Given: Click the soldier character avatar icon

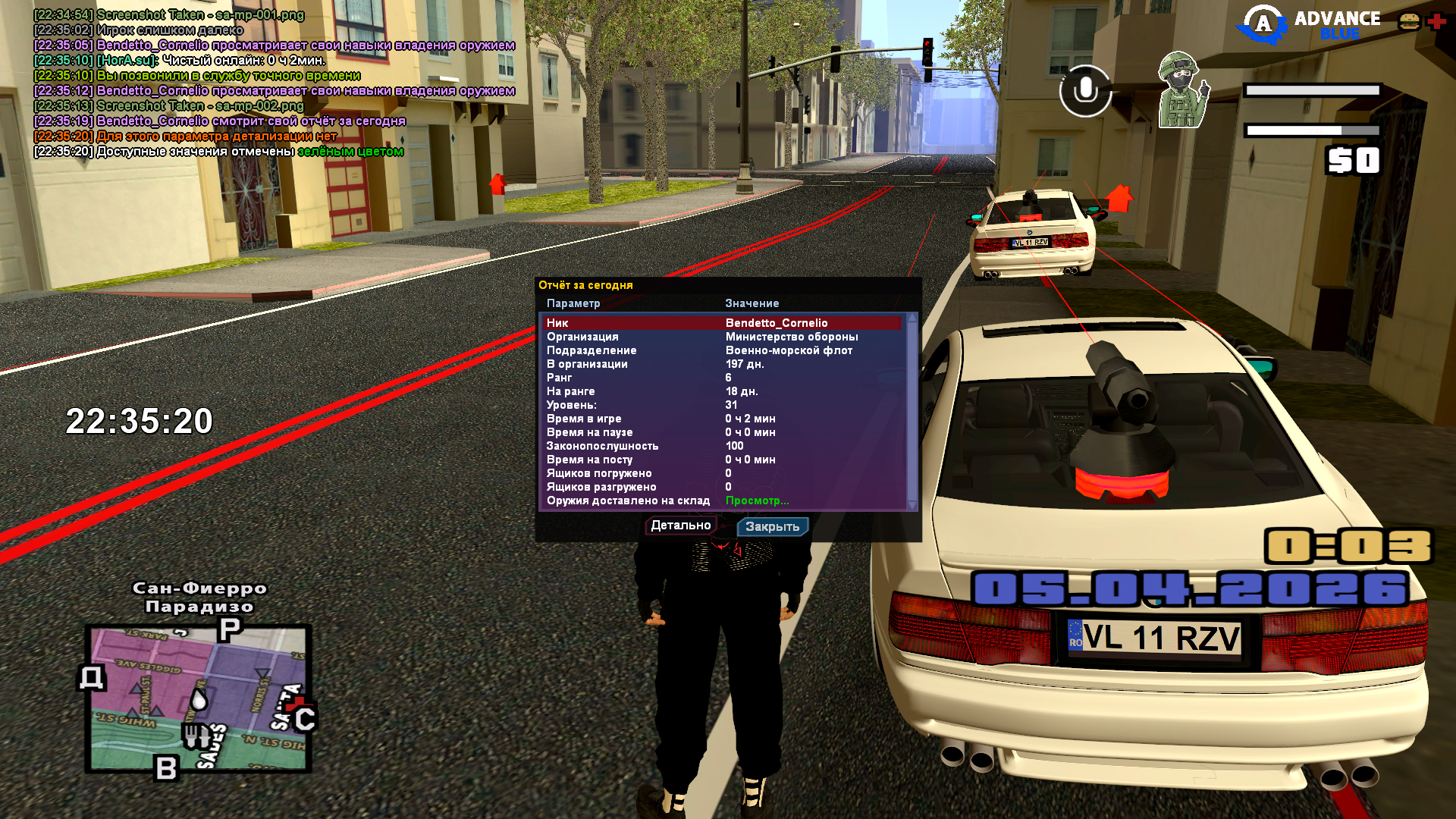Looking at the screenshot, I should [x=1181, y=90].
